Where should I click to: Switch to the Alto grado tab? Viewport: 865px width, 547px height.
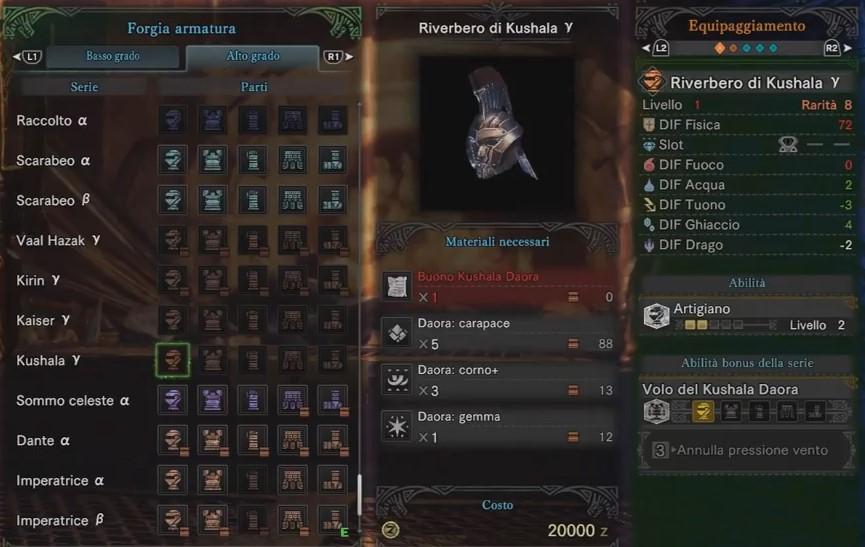point(252,57)
